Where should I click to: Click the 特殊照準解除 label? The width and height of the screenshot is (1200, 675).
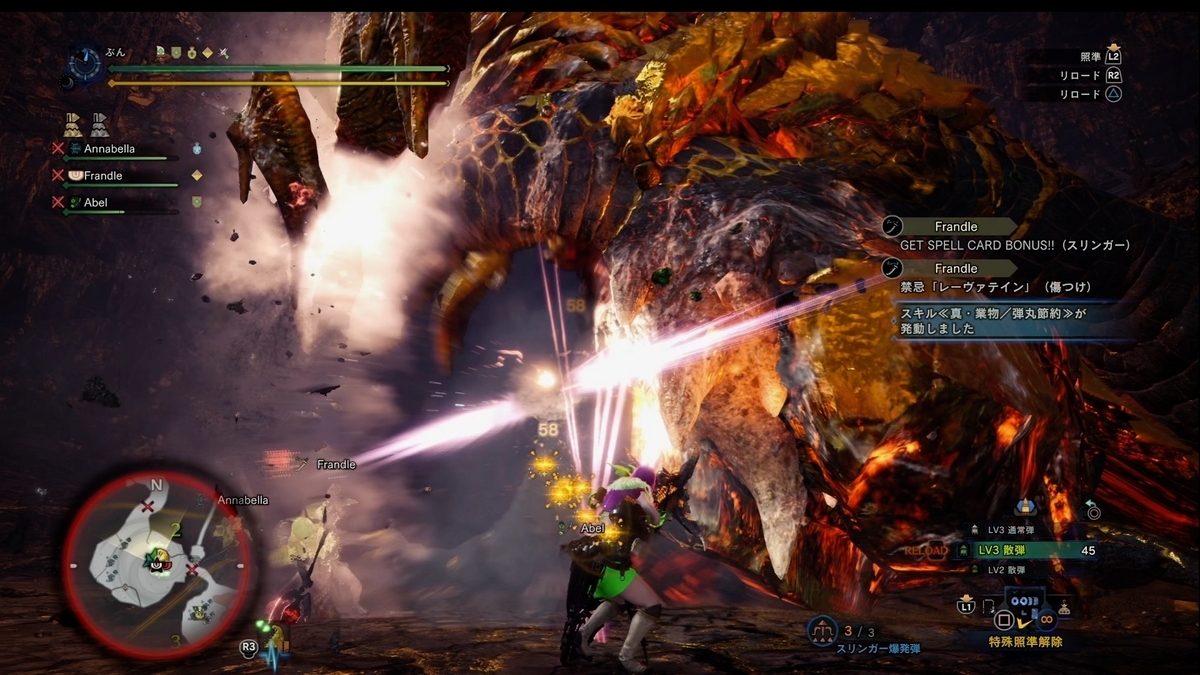(x=1026, y=642)
